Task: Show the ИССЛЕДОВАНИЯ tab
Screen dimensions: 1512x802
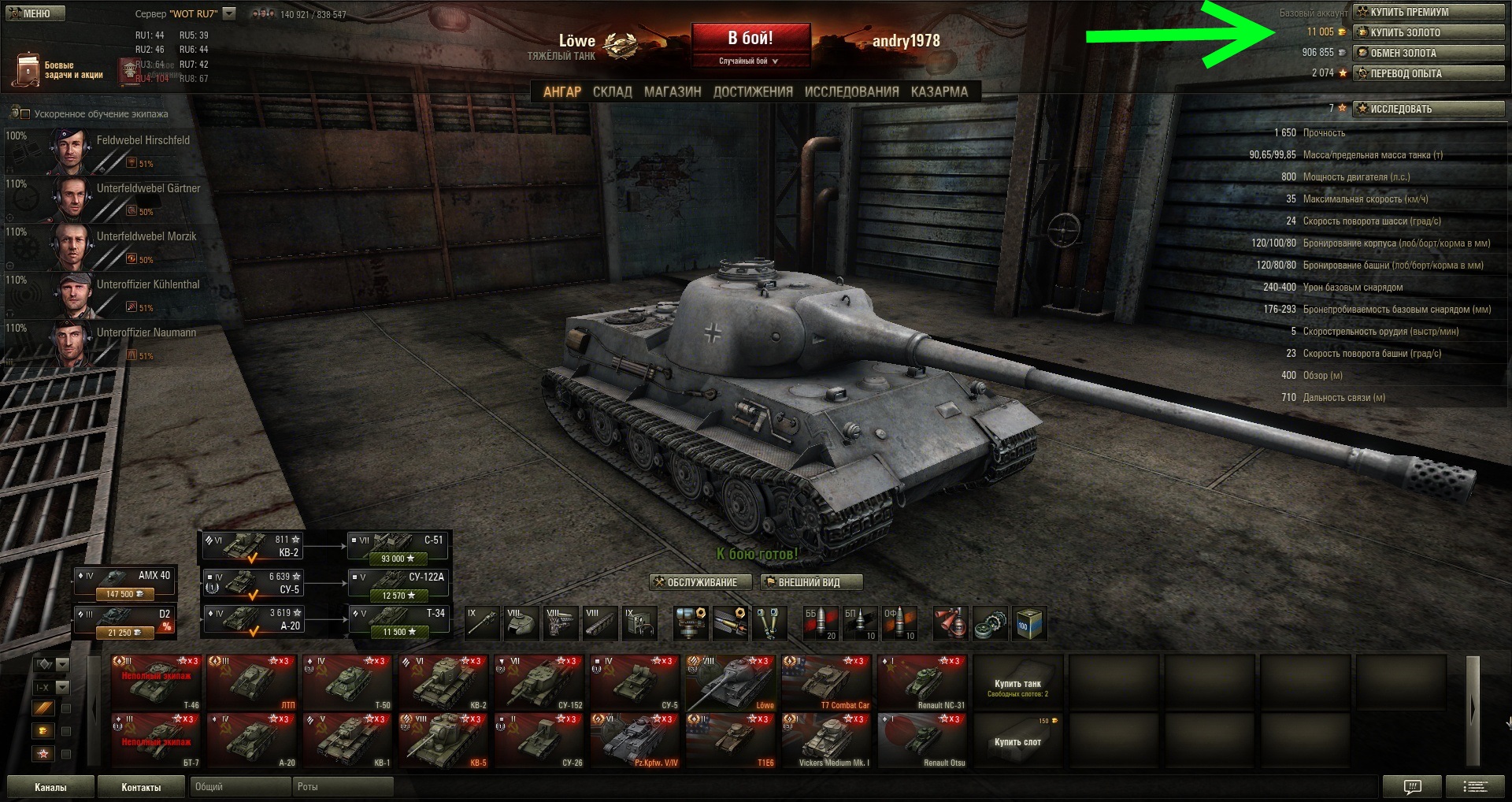Action: pyautogui.click(x=851, y=91)
